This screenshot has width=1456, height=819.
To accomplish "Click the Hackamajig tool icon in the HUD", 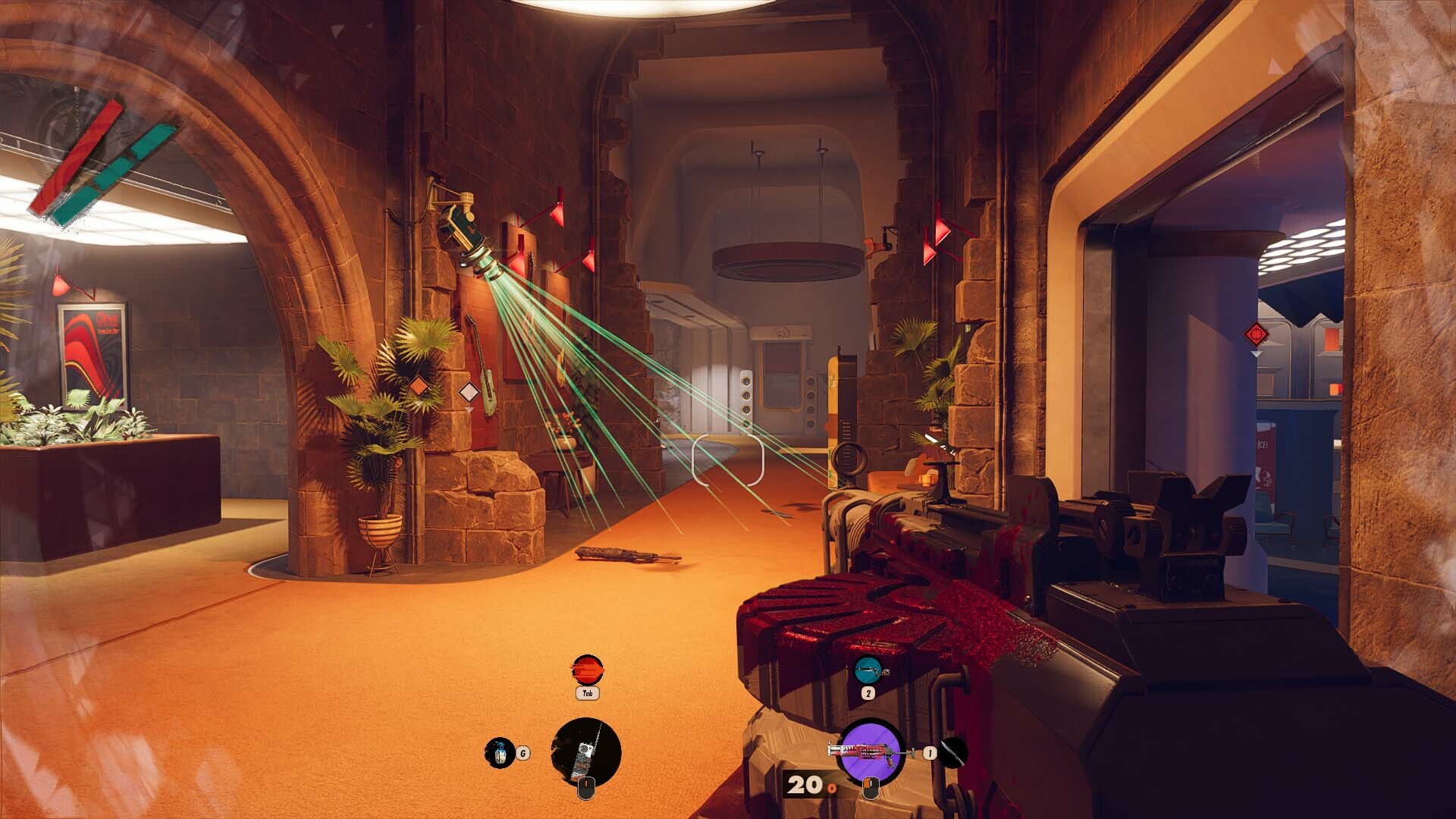I will tap(585, 751).
